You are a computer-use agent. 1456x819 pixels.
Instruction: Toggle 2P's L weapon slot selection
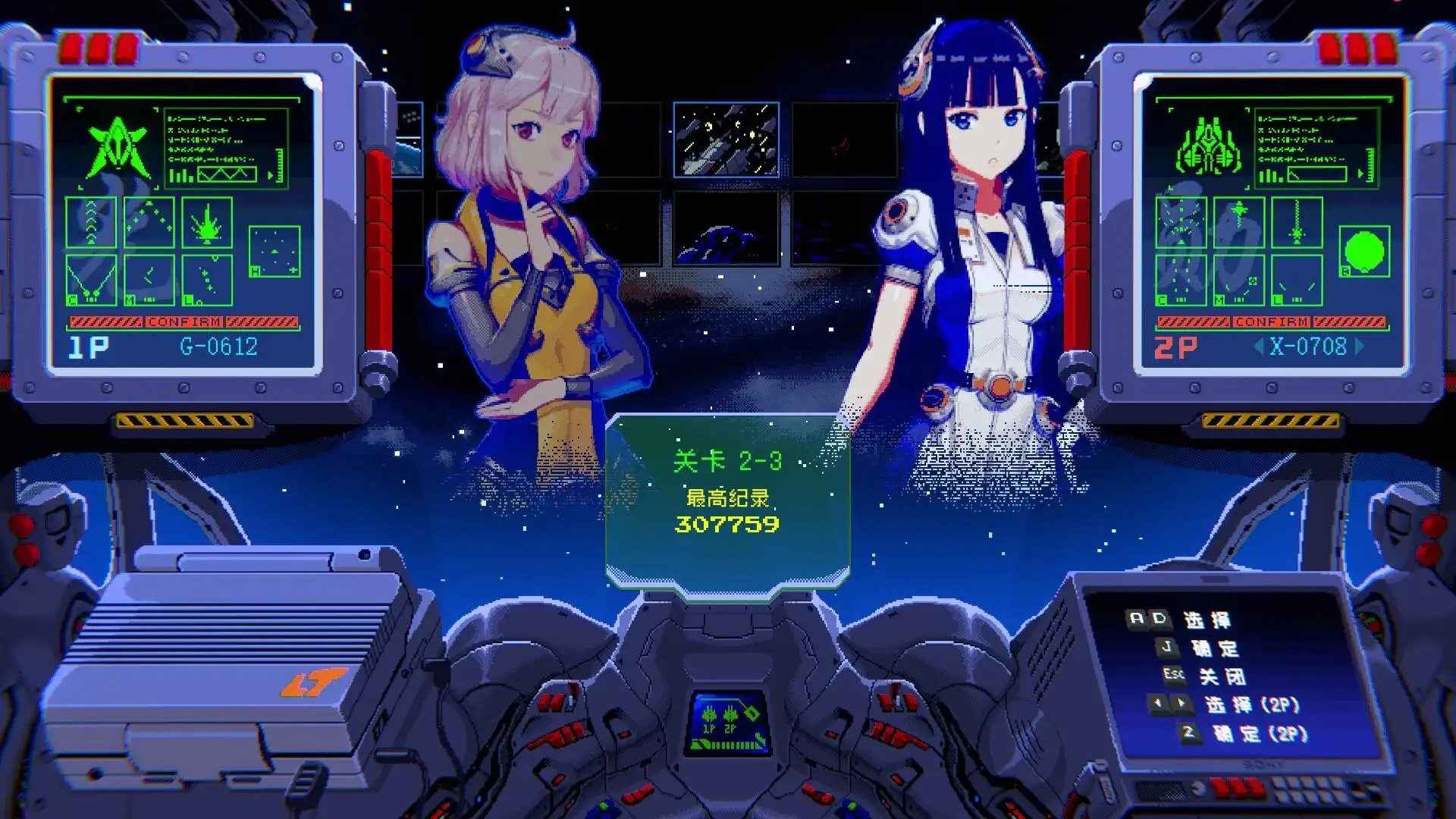click(1298, 281)
